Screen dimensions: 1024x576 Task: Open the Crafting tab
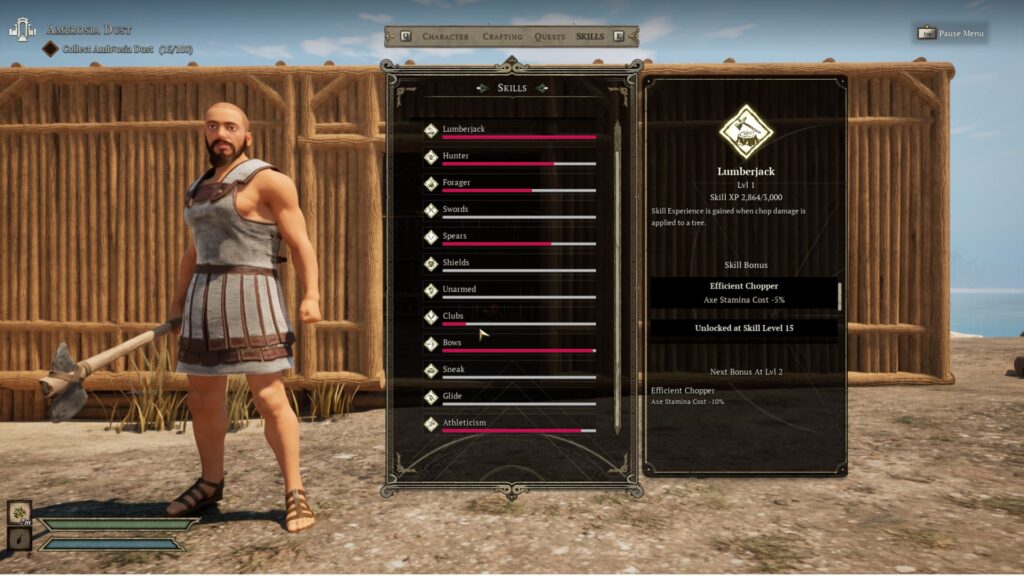pos(502,37)
